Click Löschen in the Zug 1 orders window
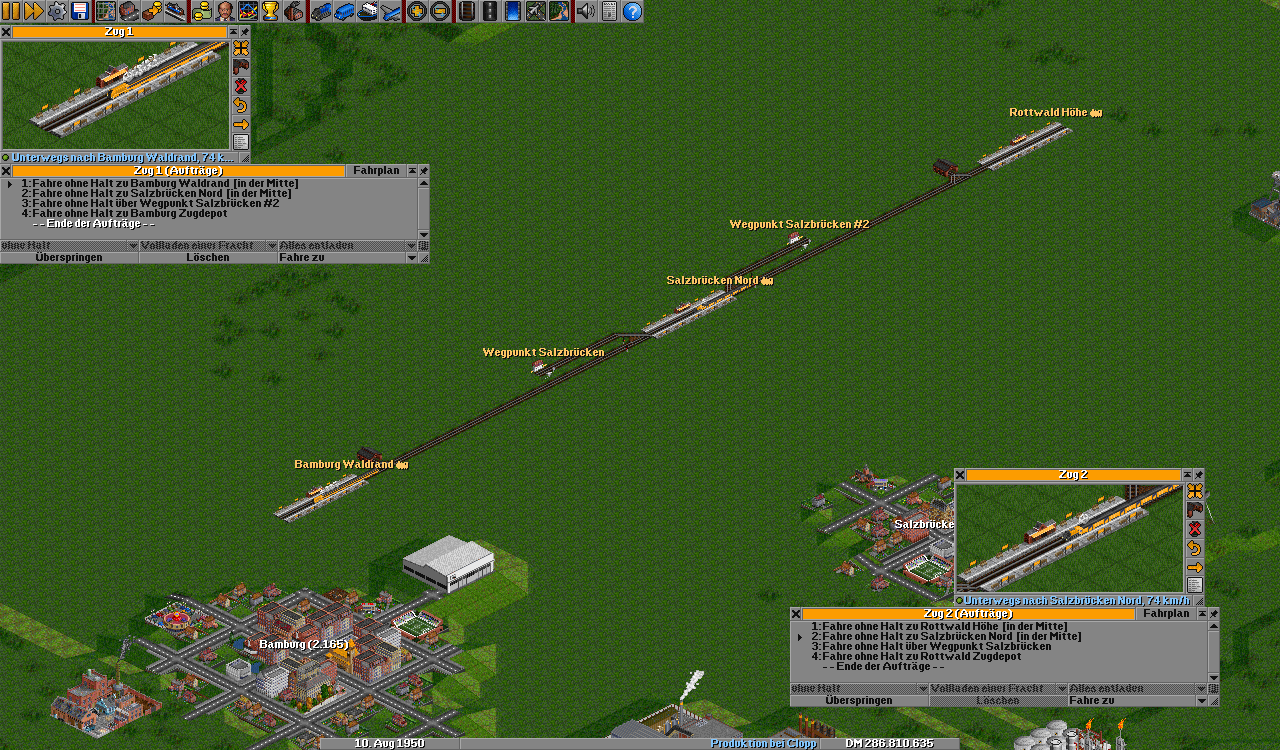Screen dimensions: 1280x750 click(x=208, y=258)
